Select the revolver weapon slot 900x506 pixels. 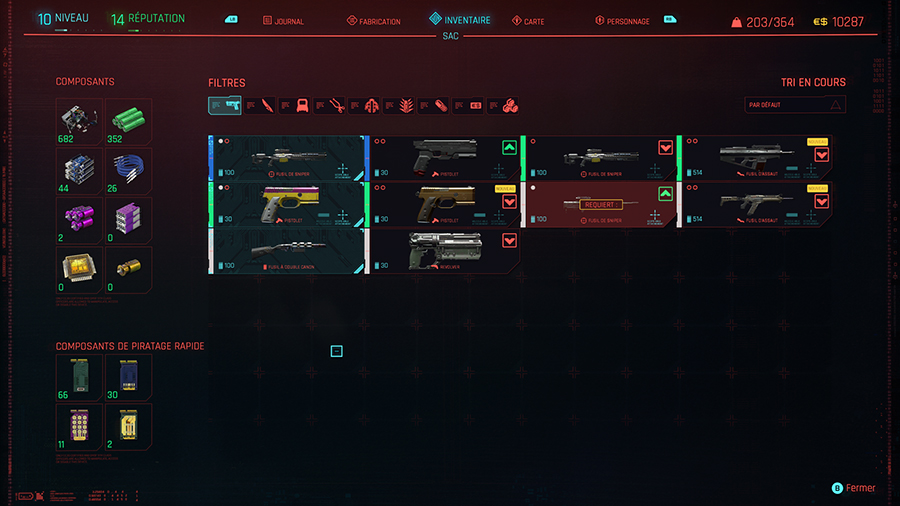click(x=444, y=250)
